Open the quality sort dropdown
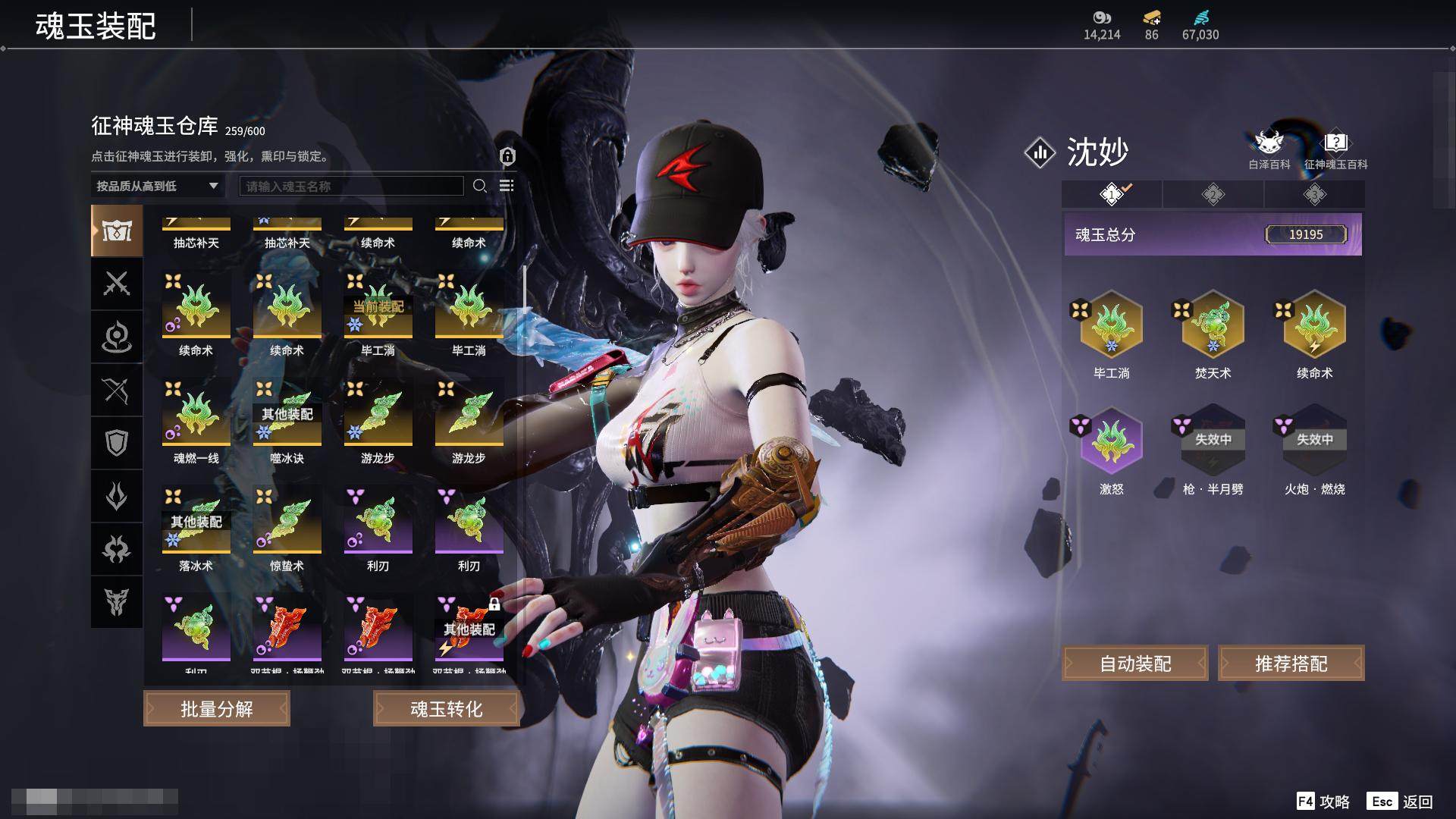1456x819 pixels. pyautogui.click(x=157, y=186)
